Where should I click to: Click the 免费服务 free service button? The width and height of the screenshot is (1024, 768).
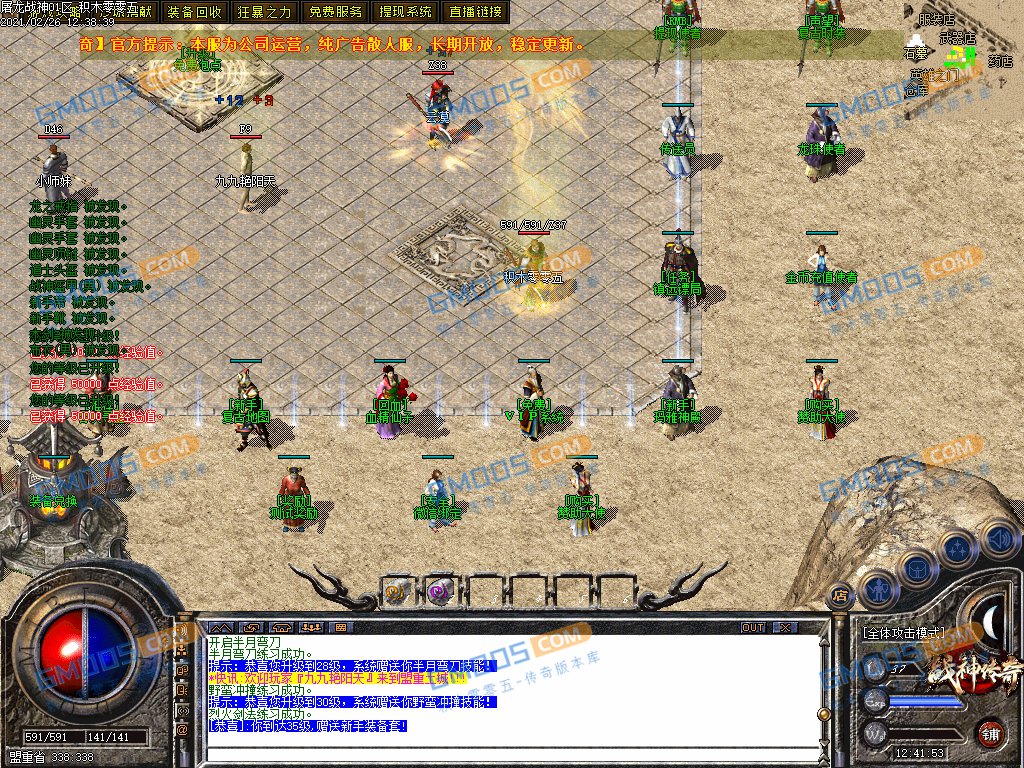[x=335, y=12]
